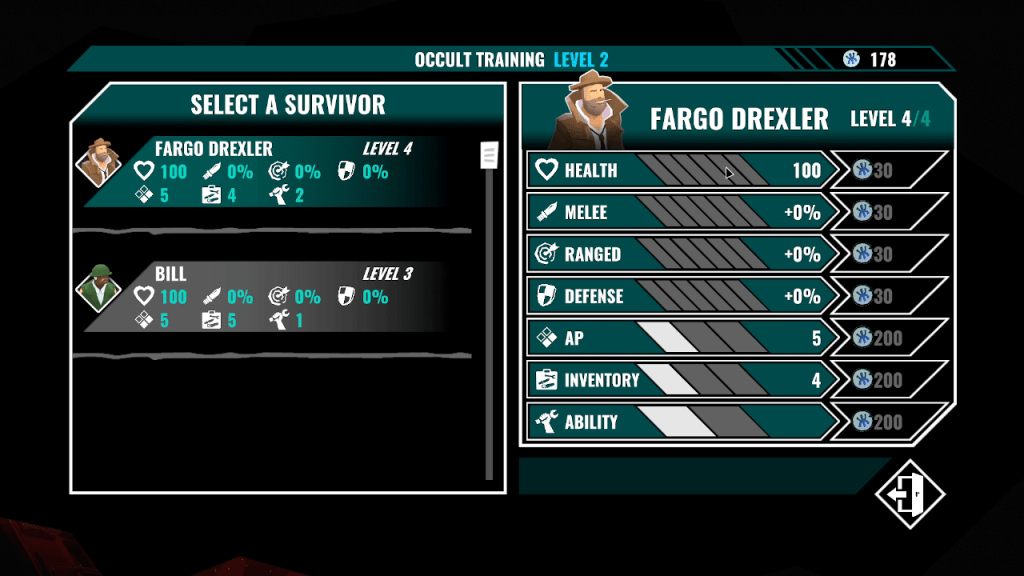
Task: Select Fargo Drexler in the survivor list
Action: (270, 171)
